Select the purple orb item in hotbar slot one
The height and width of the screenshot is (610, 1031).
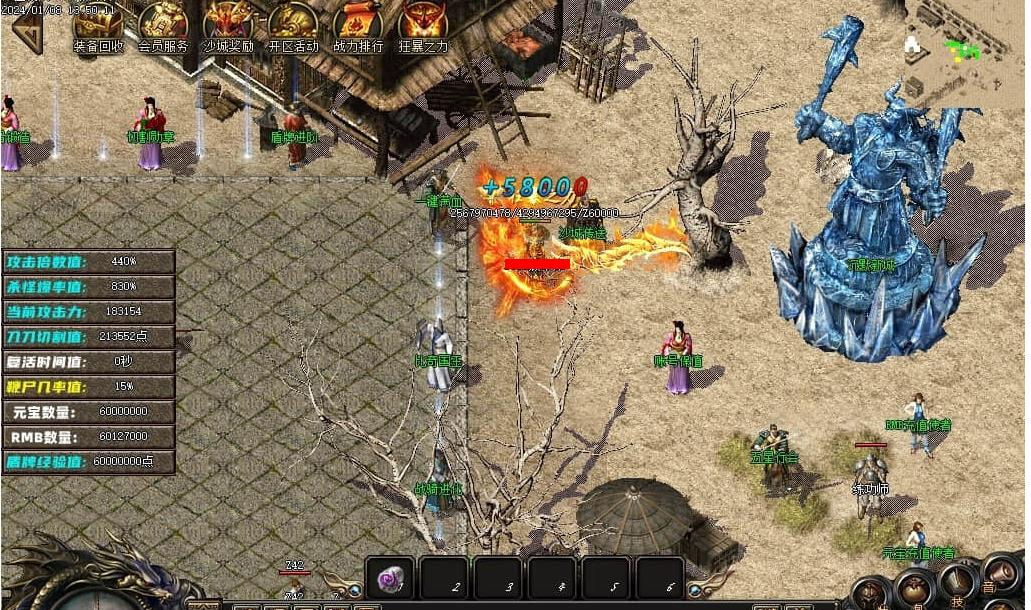tap(390, 579)
